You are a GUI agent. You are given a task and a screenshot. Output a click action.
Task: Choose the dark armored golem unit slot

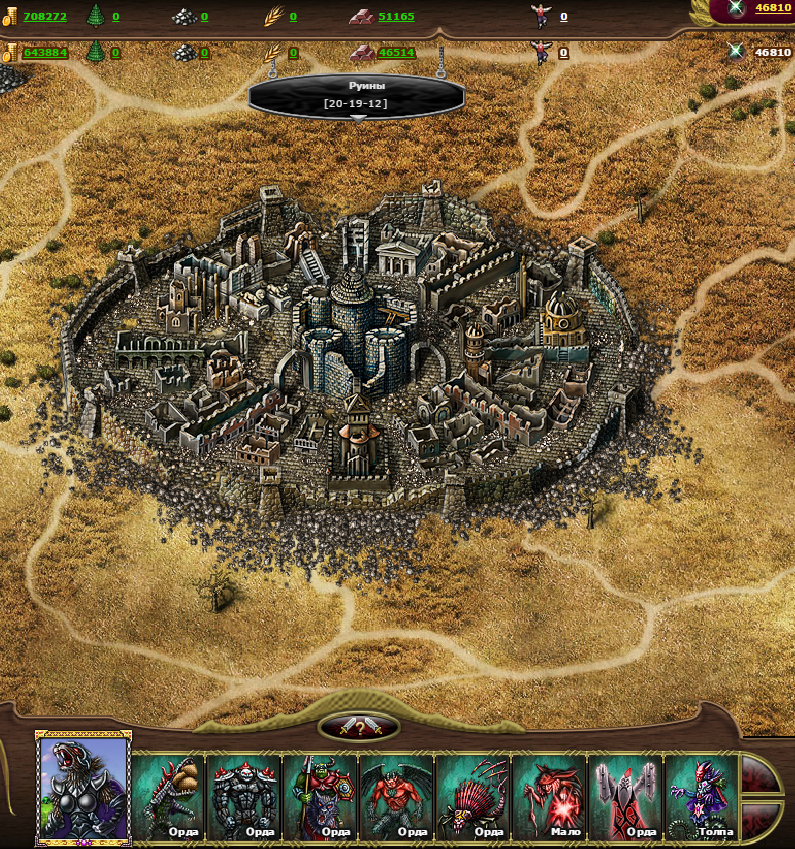pos(244,796)
